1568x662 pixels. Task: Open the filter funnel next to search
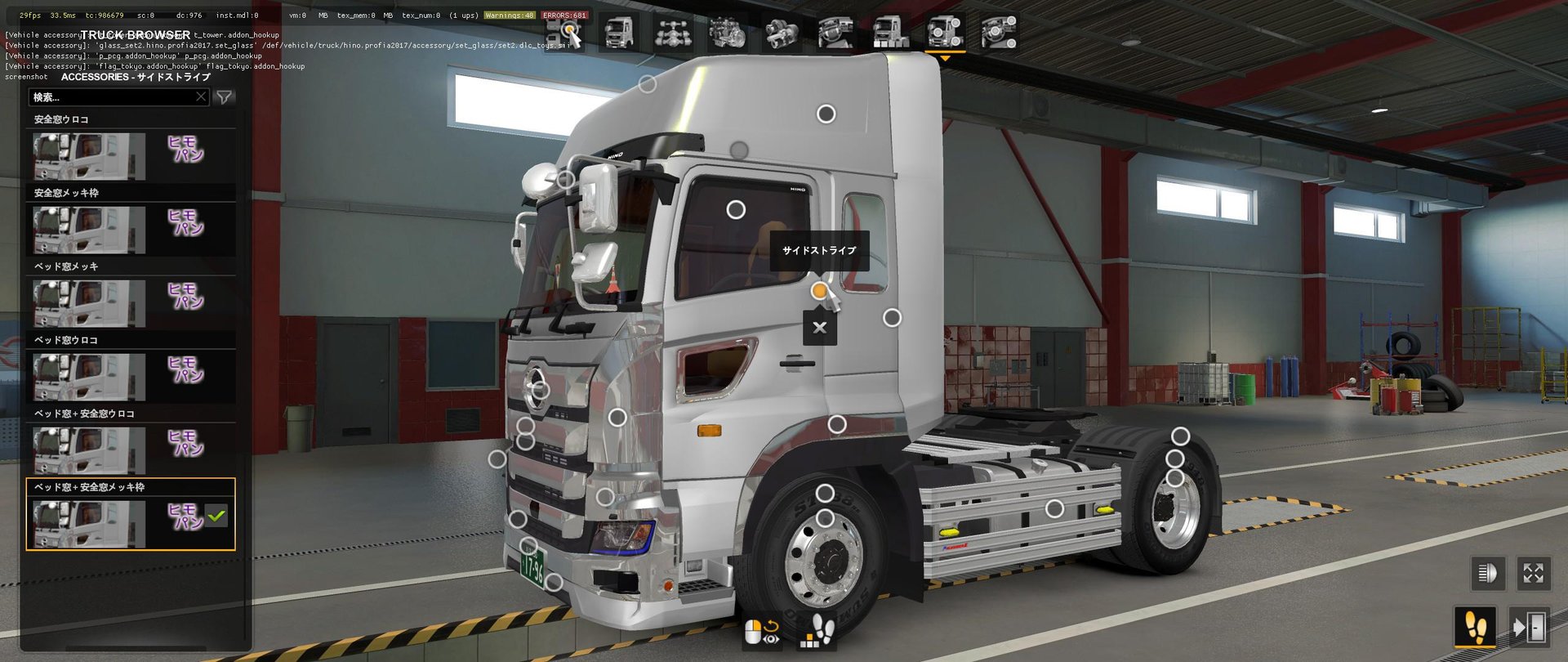[x=224, y=96]
